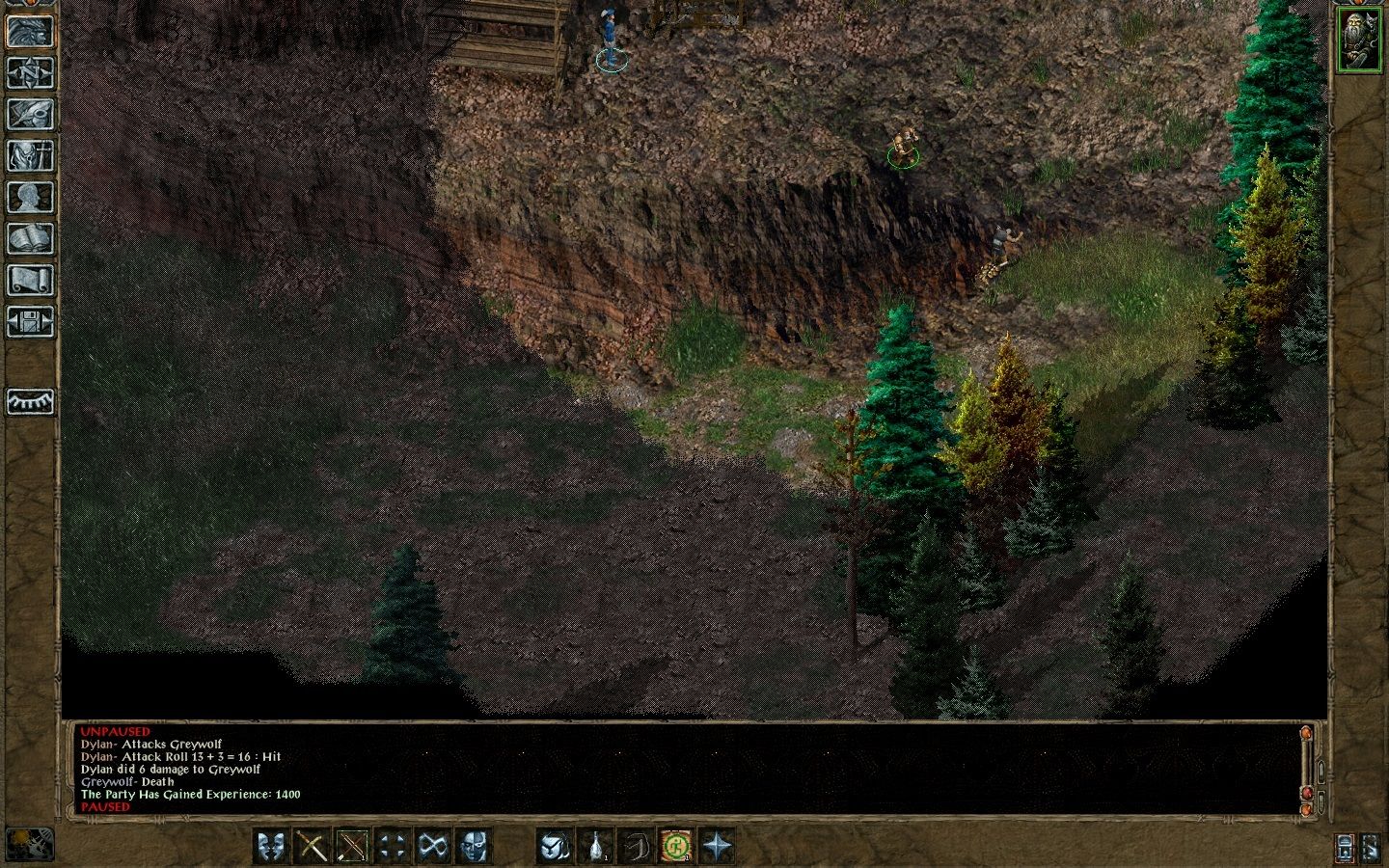Image resolution: width=1389 pixels, height=868 pixels.
Task: Open game Options with the disk icon
Action: pos(30,321)
